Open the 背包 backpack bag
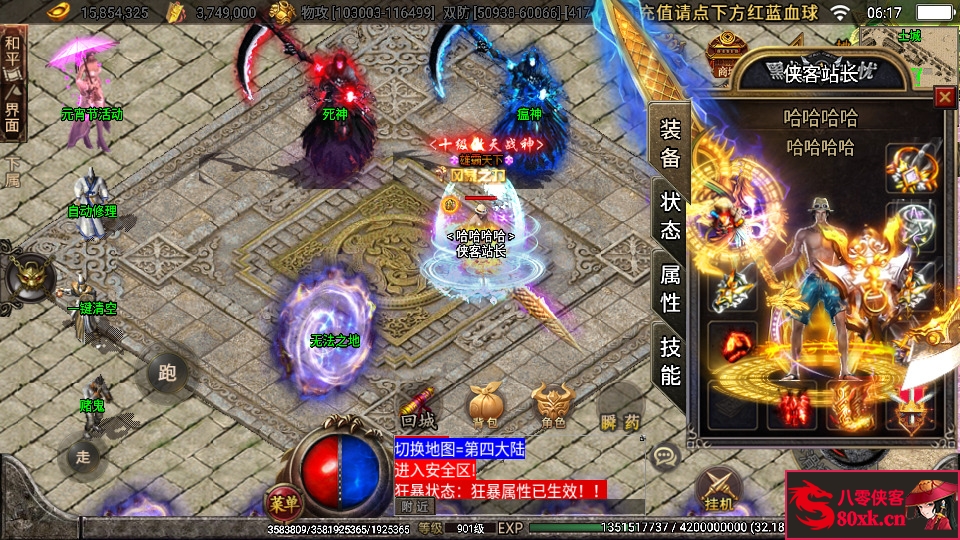 (485, 405)
